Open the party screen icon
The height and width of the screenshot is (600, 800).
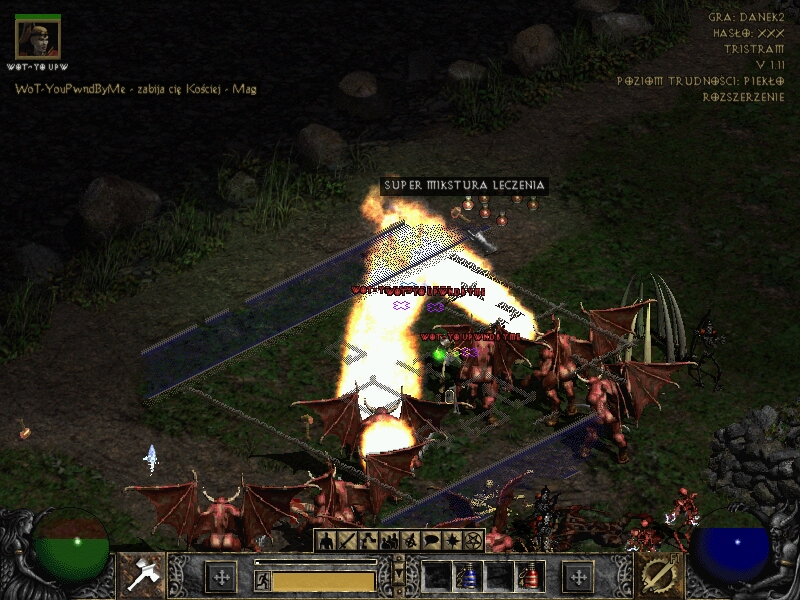tap(390, 541)
